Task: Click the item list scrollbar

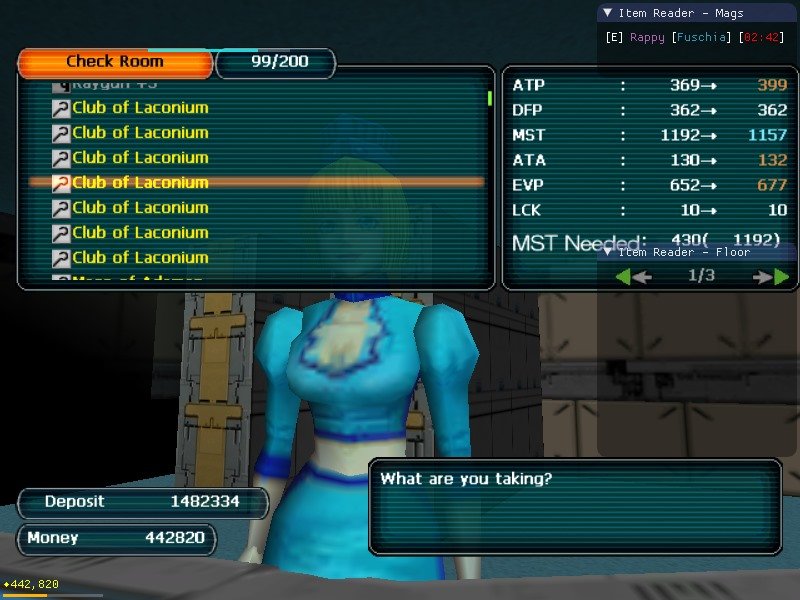Action: click(x=489, y=98)
